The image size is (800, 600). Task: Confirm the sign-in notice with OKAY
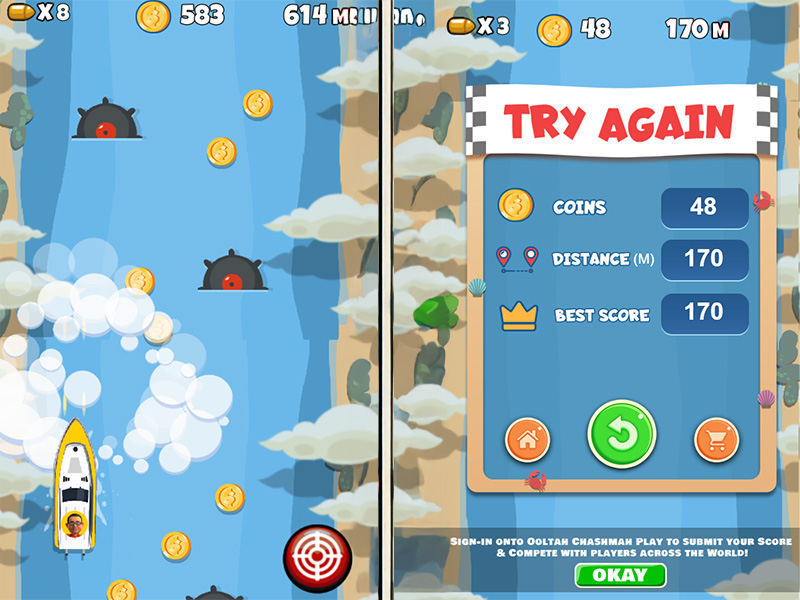click(620, 577)
